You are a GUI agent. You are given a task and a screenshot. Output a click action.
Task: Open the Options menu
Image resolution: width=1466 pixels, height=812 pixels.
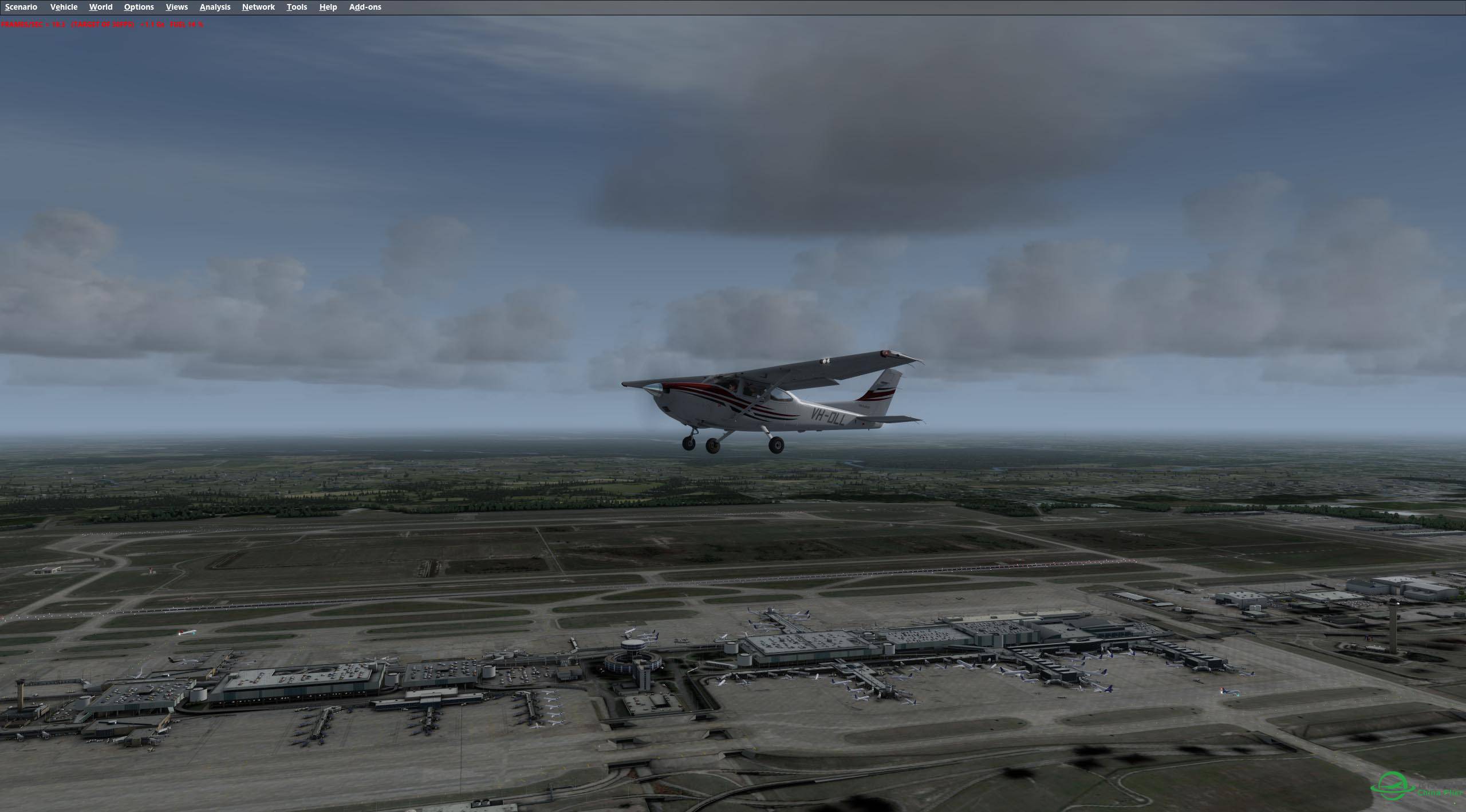click(138, 7)
